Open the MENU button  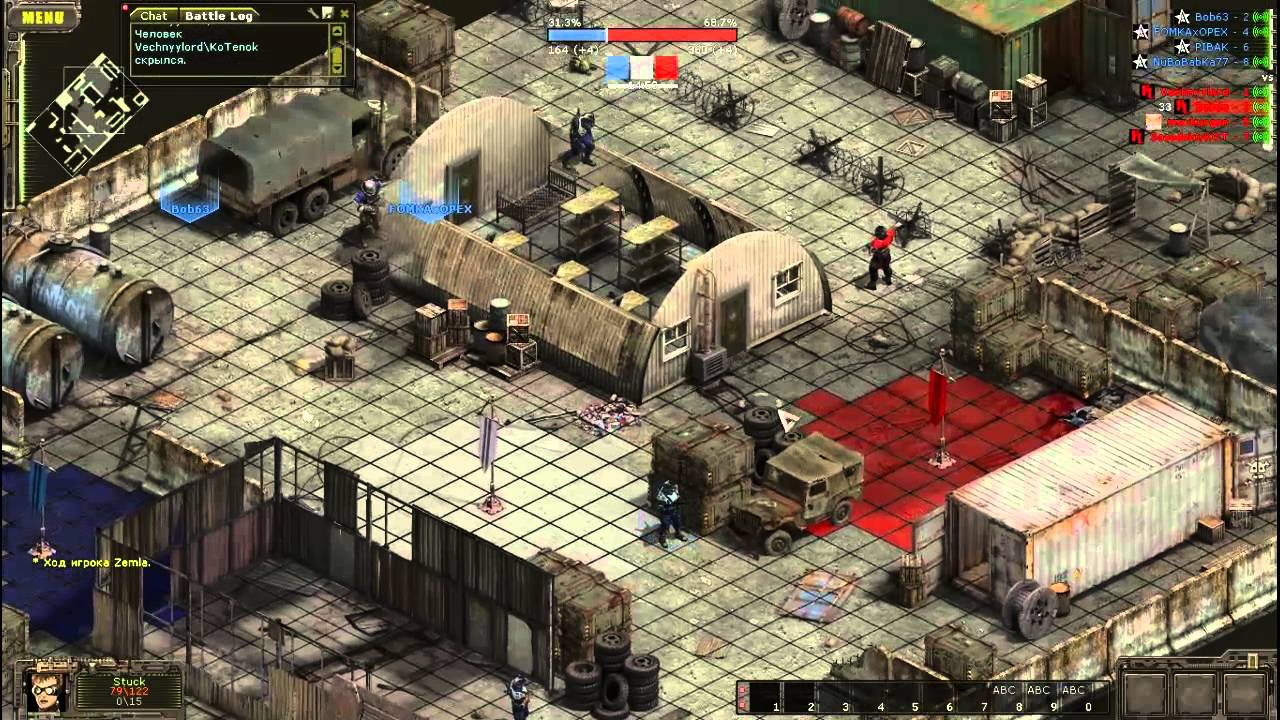(42, 17)
